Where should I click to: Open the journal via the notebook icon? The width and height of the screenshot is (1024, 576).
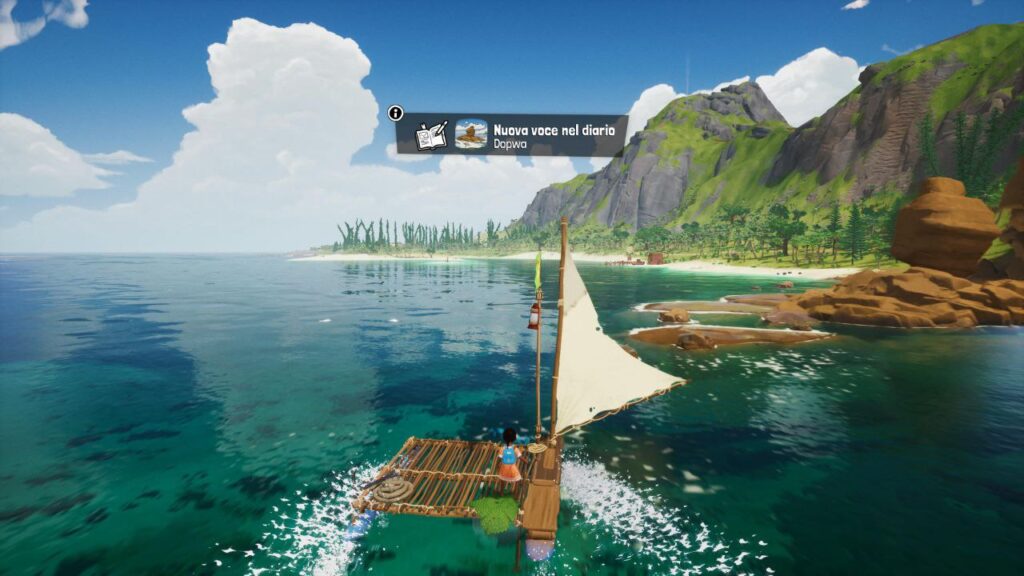pyautogui.click(x=431, y=135)
